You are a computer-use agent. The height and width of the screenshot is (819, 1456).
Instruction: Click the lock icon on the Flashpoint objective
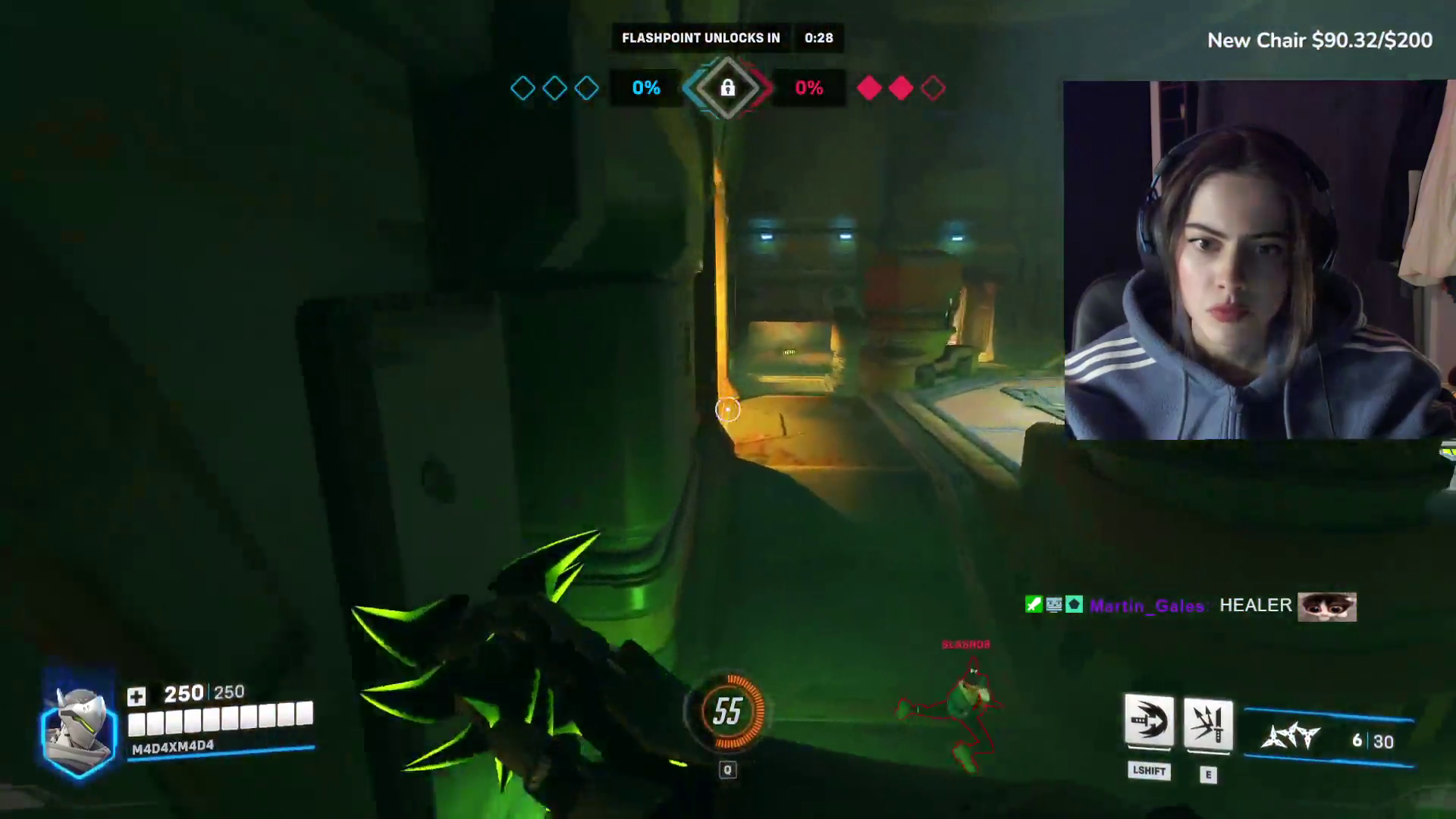click(x=727, y=89)
